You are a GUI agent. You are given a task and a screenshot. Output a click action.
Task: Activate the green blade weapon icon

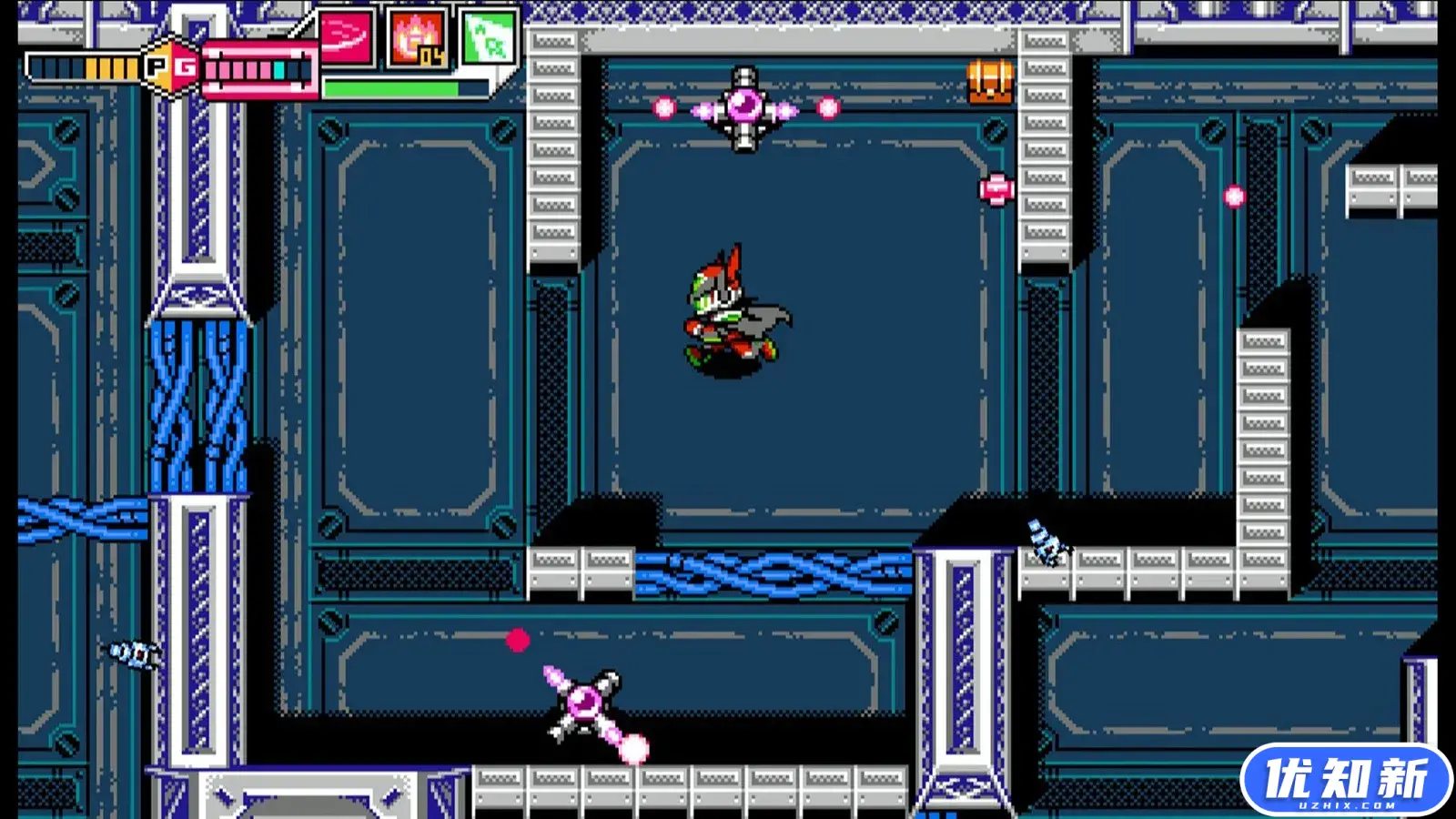pos(489,38)
